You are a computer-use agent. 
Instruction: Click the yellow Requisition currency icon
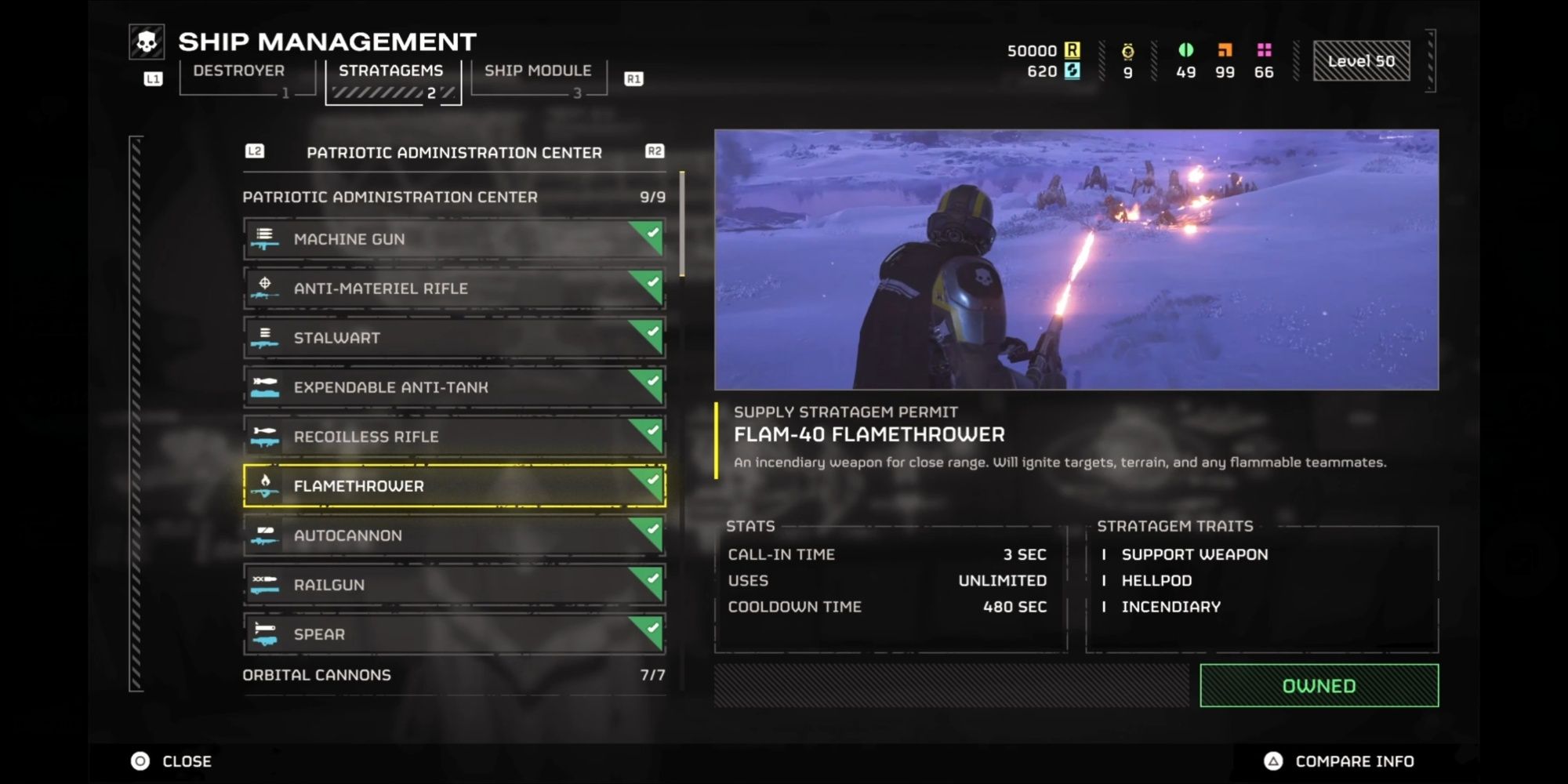coord(1074,51)
